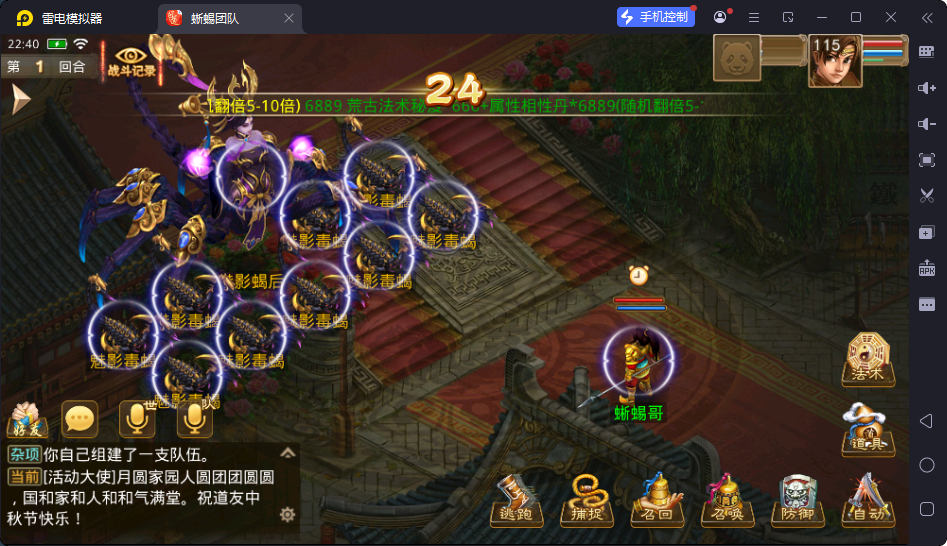Open the 道具 item menu

click(x=866, y=429)
